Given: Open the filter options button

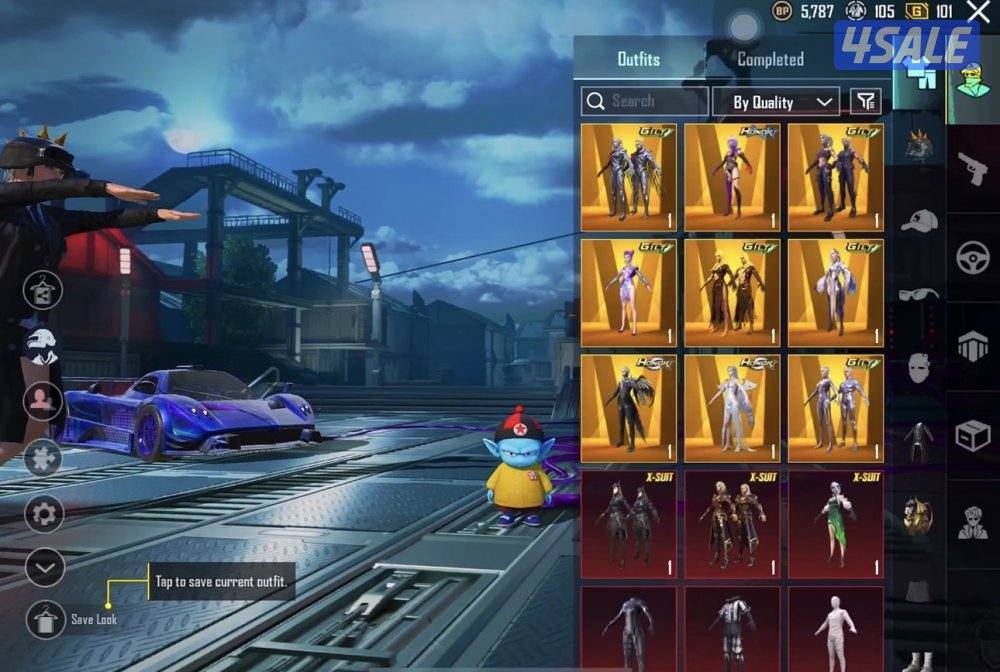Looking at the screenshot, I should click(866, 101).
